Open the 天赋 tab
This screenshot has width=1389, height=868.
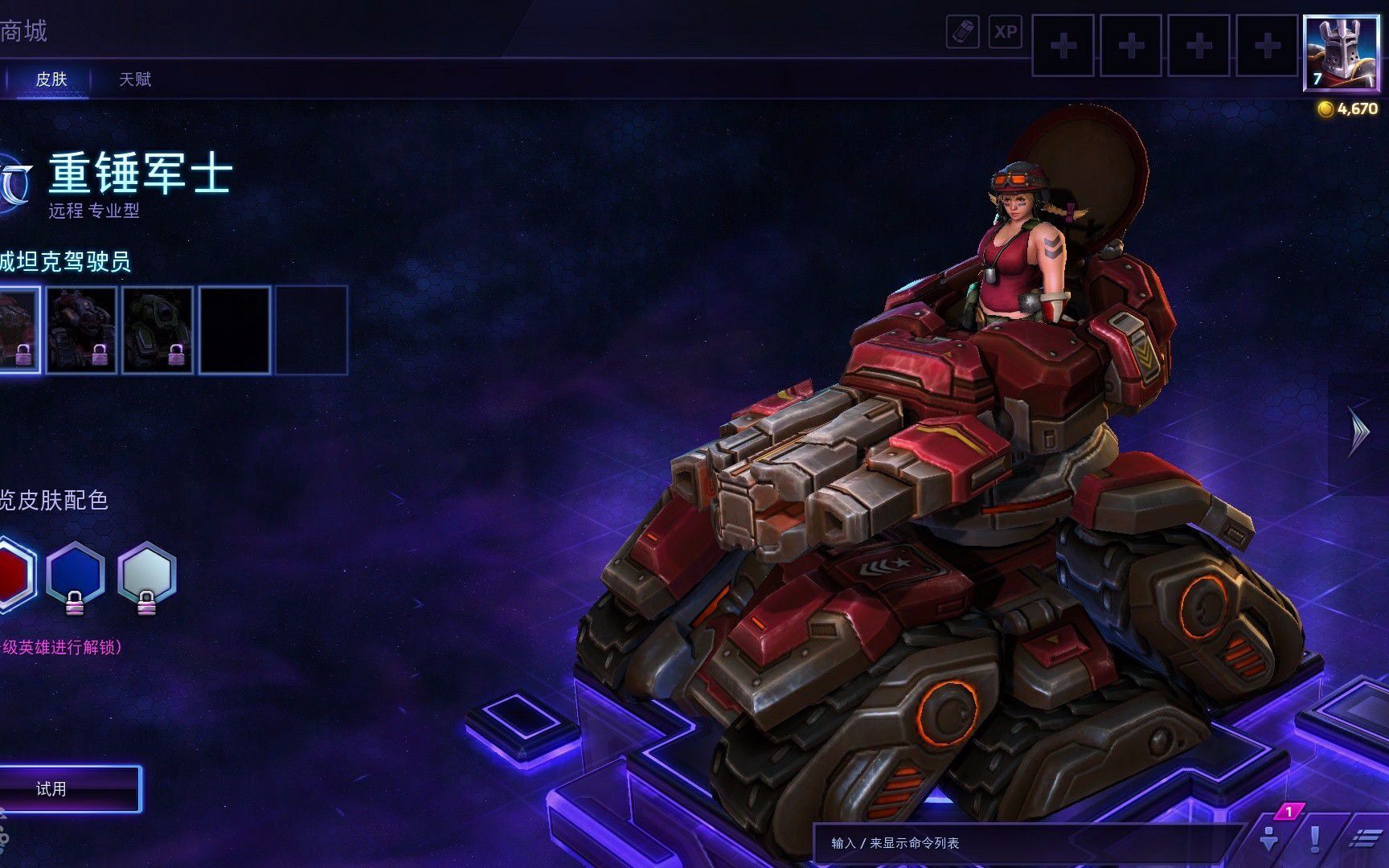point(135,80)
